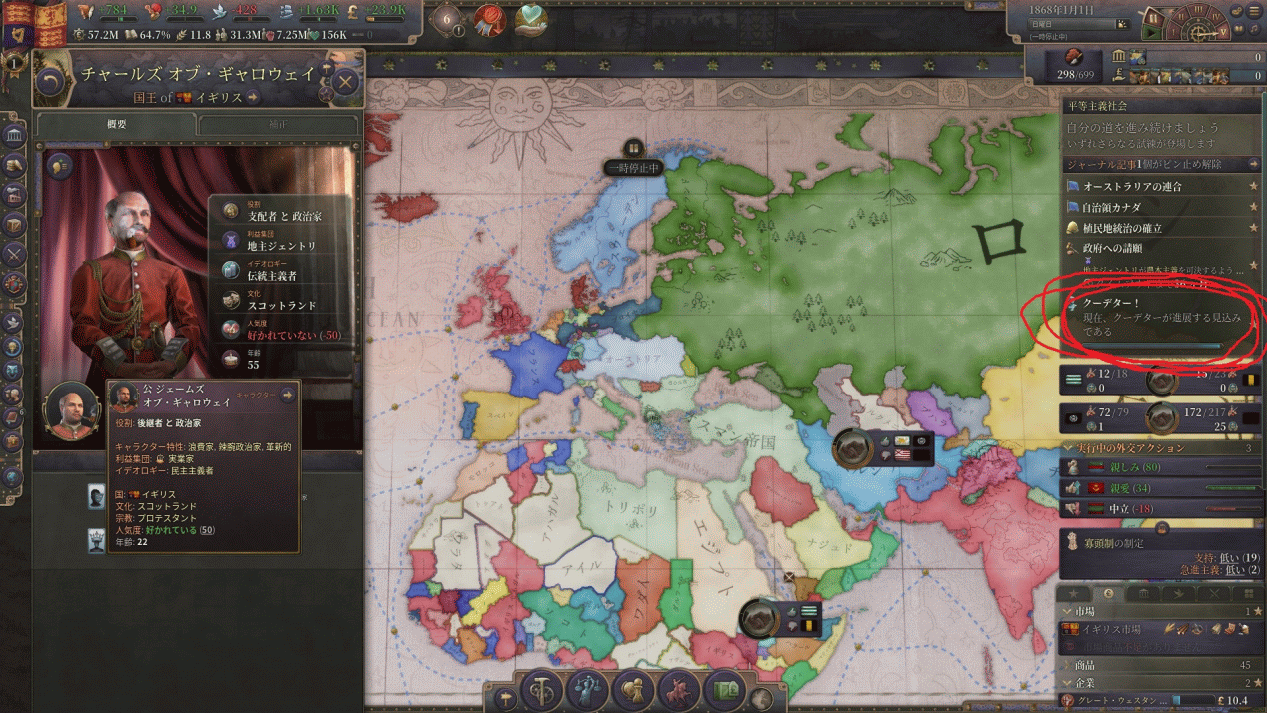Switch to the 概要 overview tab
Screen dimensions: 1267x713
coord(117,124)
